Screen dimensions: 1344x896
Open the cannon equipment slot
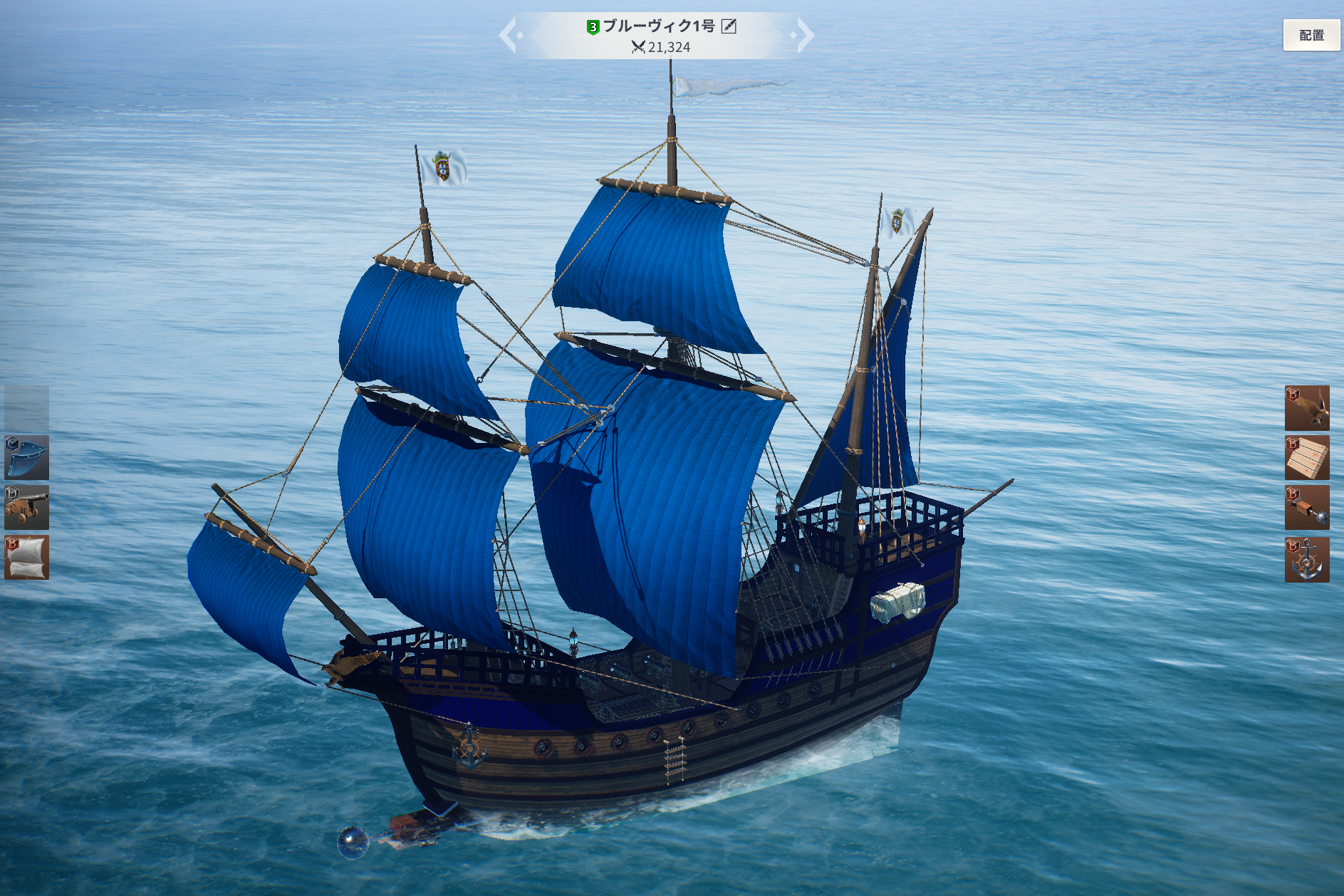click(x=27, y=507)
